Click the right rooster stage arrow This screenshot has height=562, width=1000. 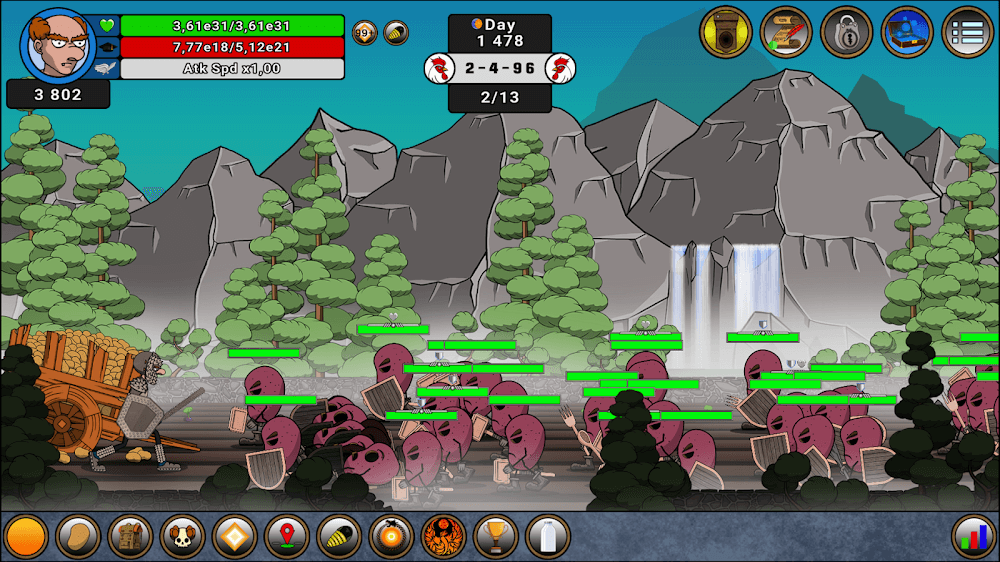561,68
